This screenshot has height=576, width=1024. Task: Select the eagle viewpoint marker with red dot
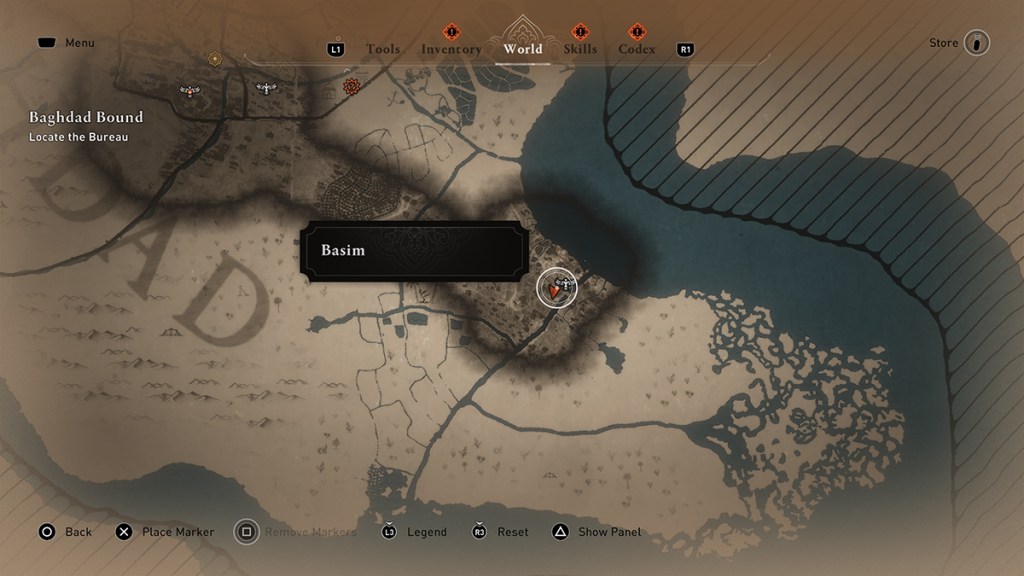(x=189, y=91)
